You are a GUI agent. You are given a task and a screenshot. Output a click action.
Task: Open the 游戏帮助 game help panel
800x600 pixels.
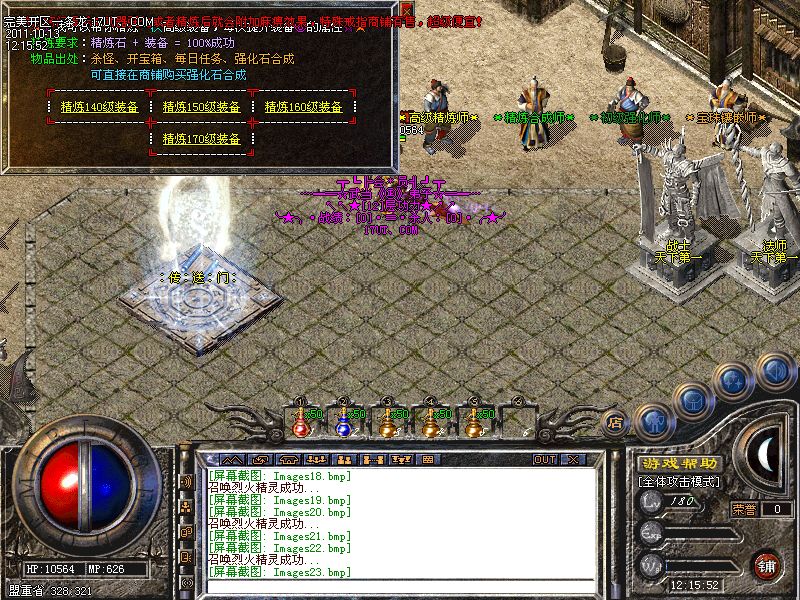(679, 463)
